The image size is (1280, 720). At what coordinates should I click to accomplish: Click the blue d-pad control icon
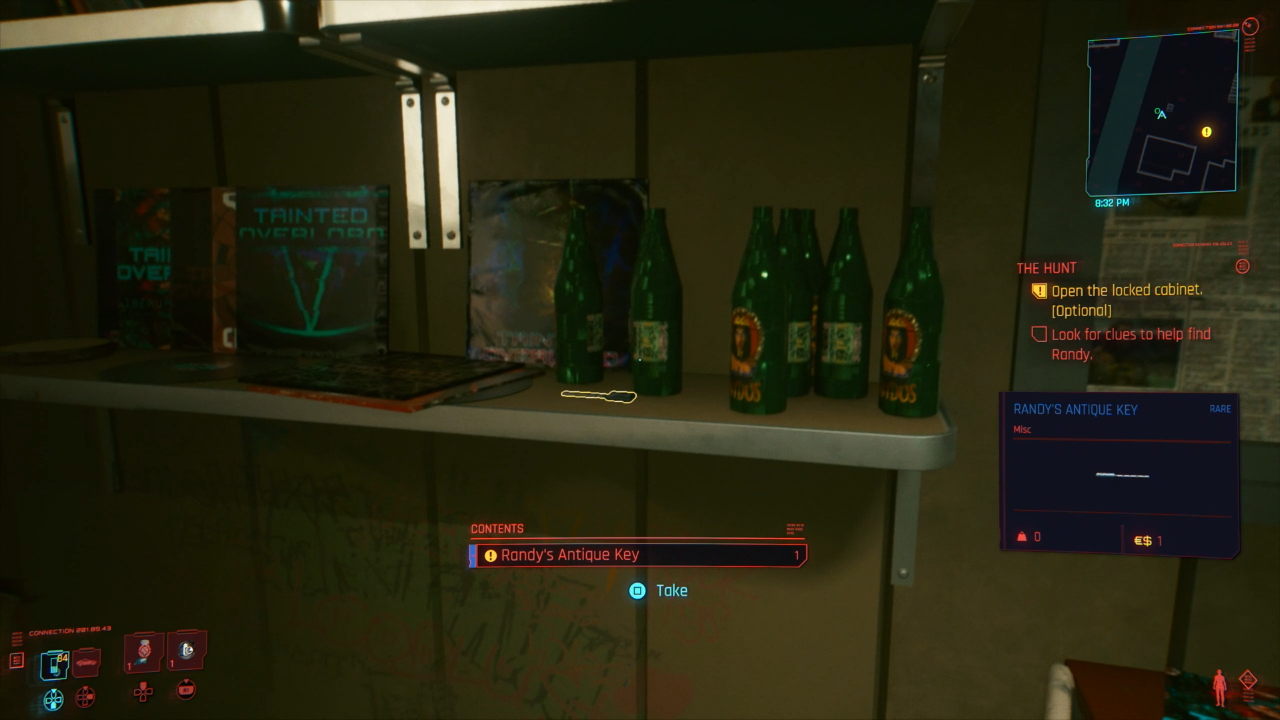(53, 697)
